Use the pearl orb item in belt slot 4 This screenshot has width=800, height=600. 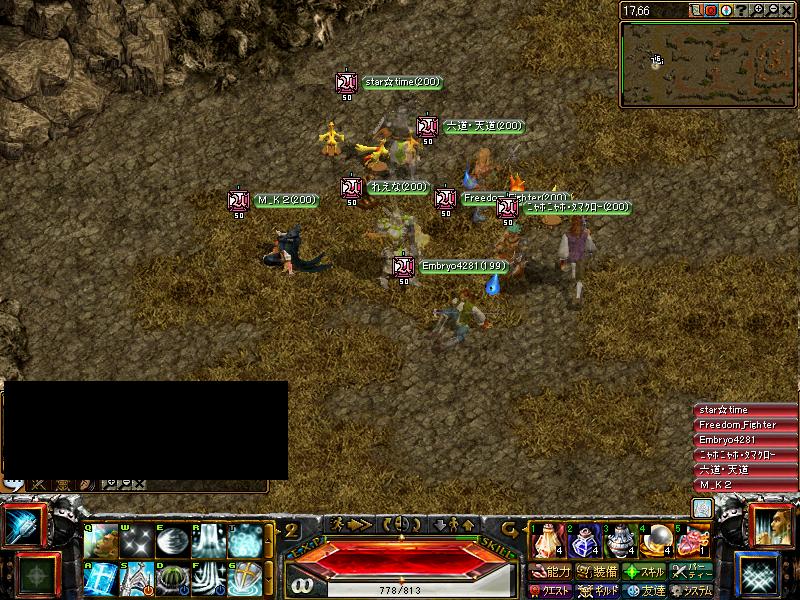(x=654, y=541)
